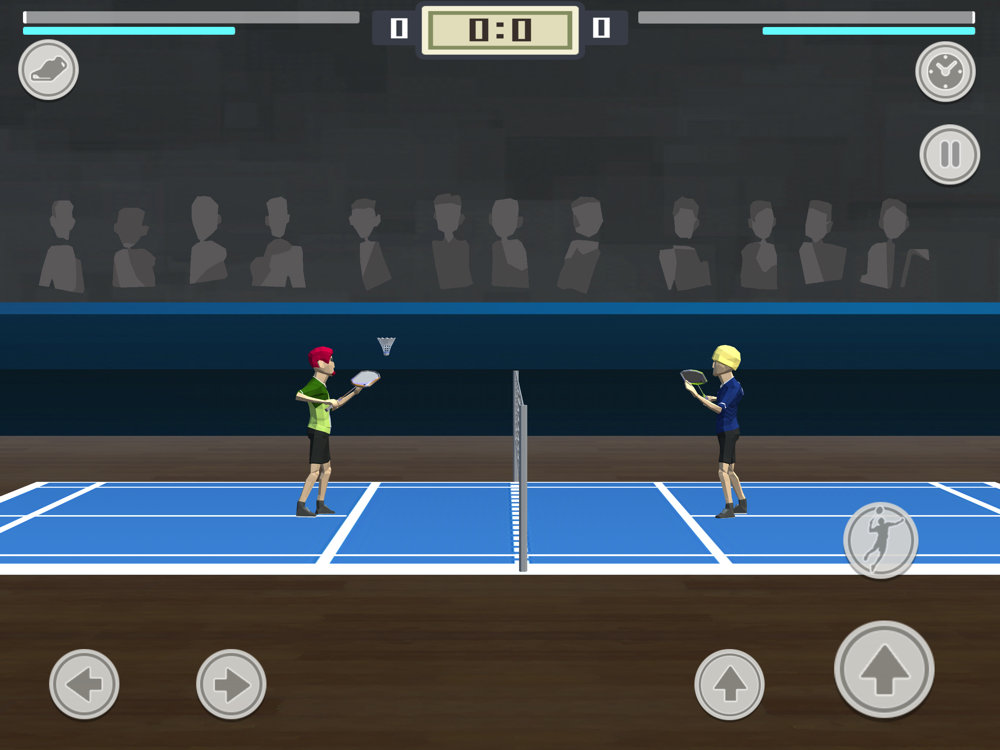The height and width of the screenshot is (750, 1000).
Task: Pause the badminton match
Action: coord(949,154)
